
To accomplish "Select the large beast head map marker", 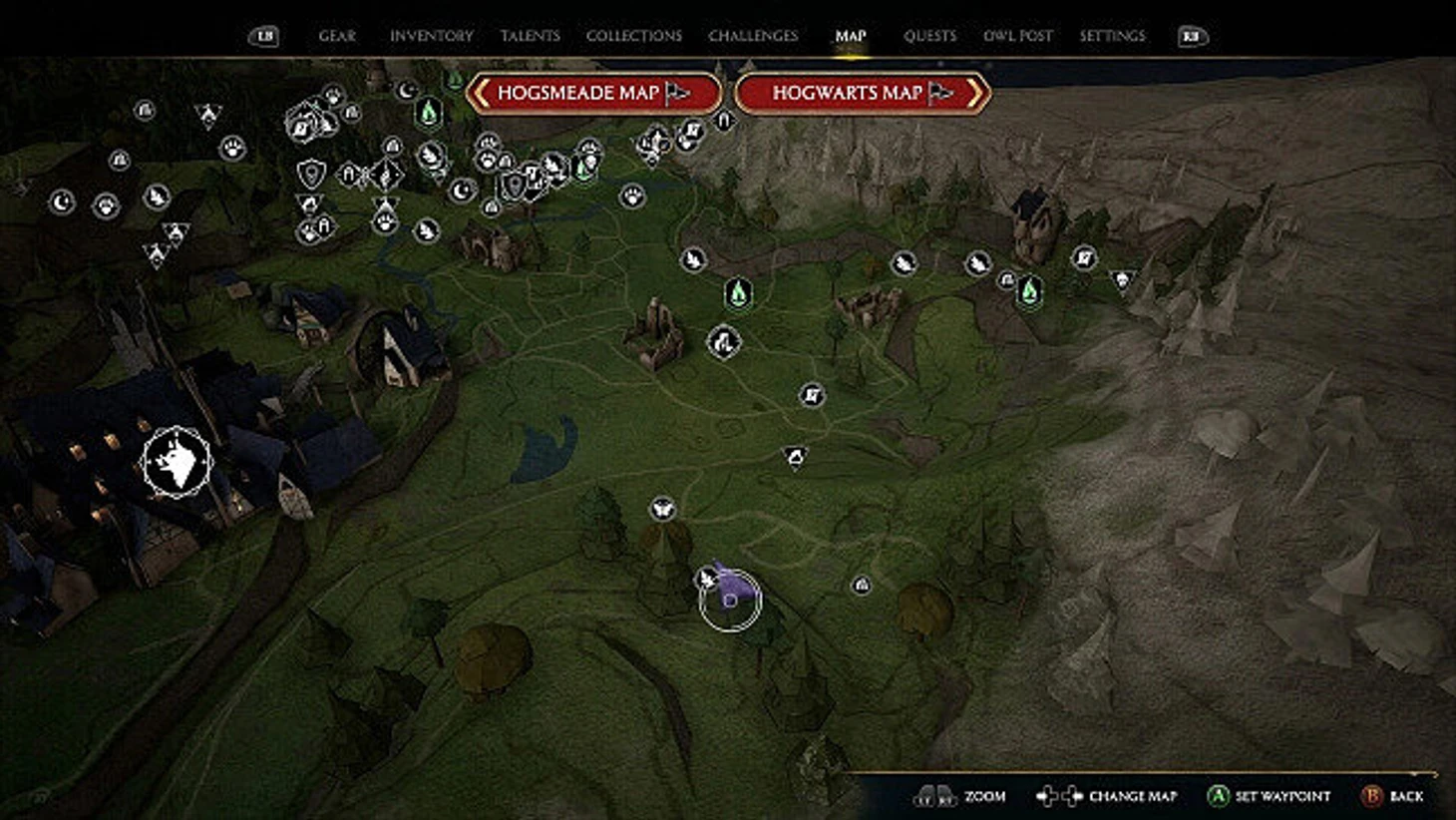I will (x=177, y=461).
